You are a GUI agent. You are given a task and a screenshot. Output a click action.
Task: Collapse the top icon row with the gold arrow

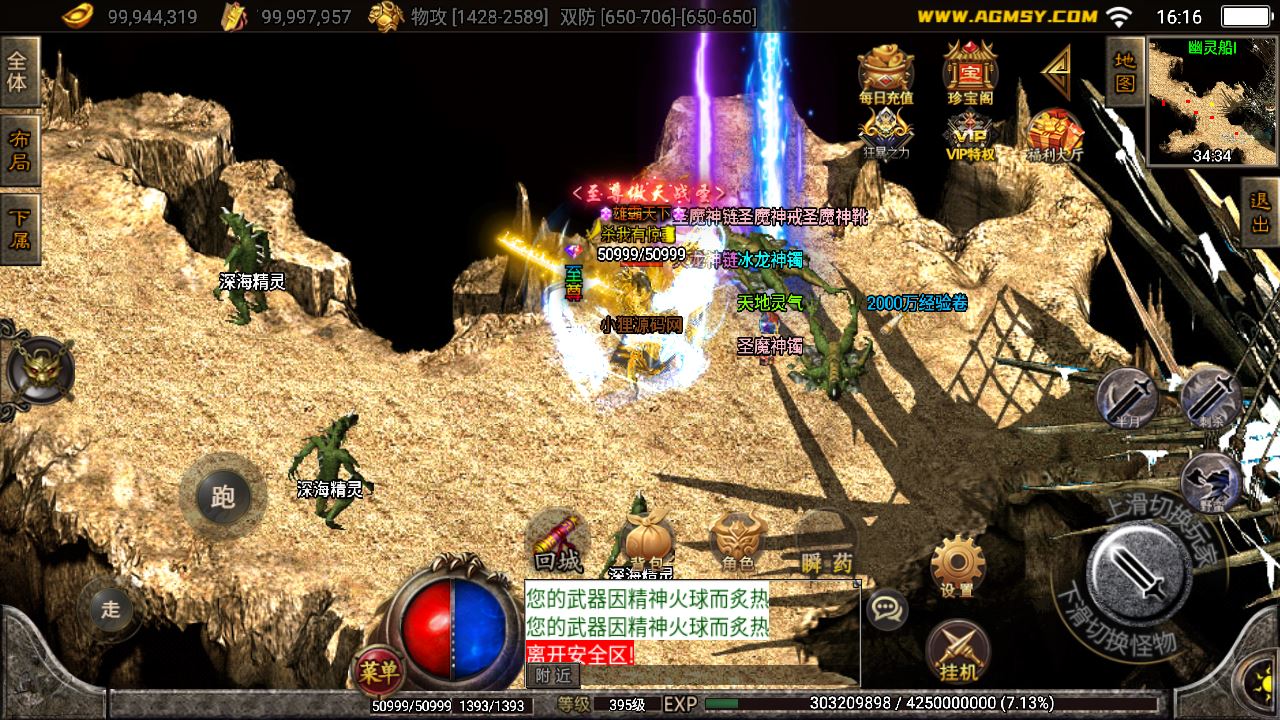(x=1056, y=72)
